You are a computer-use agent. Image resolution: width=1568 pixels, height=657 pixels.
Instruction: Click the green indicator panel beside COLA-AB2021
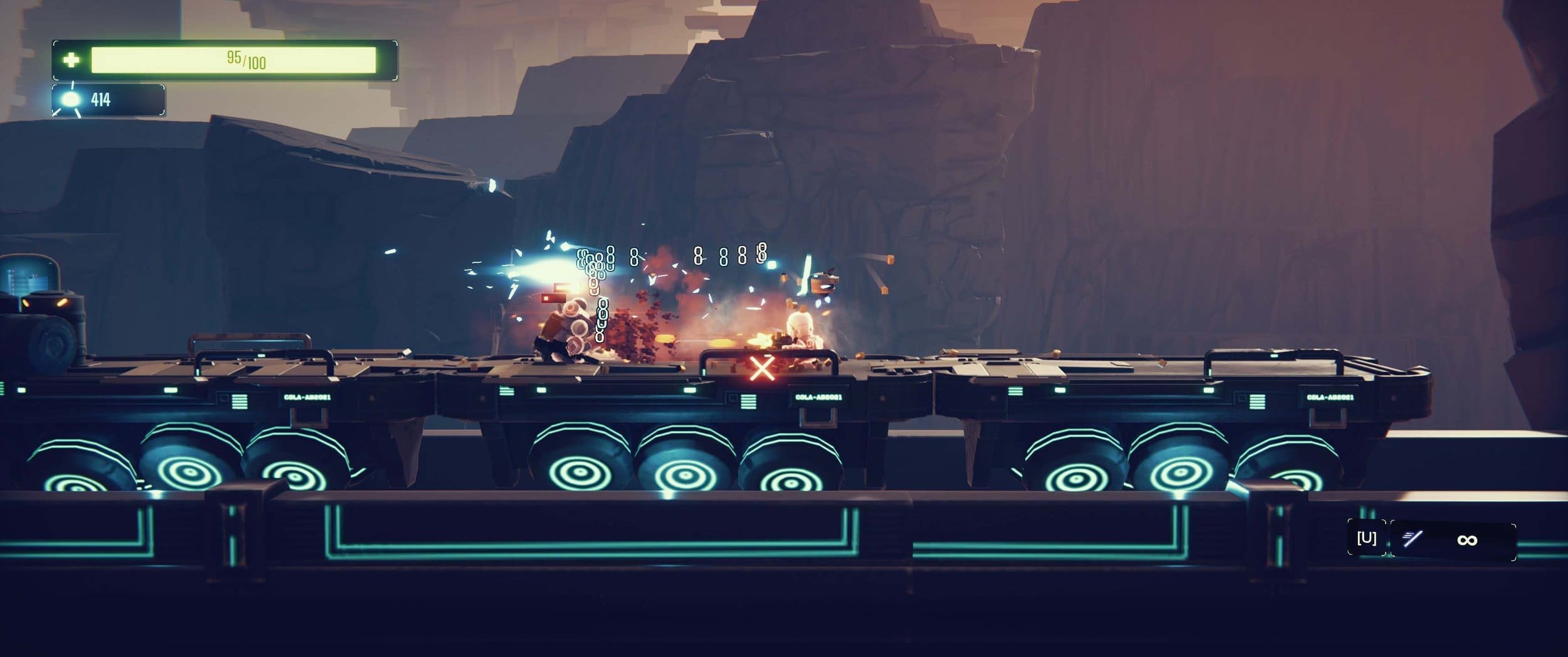[748, 401]
